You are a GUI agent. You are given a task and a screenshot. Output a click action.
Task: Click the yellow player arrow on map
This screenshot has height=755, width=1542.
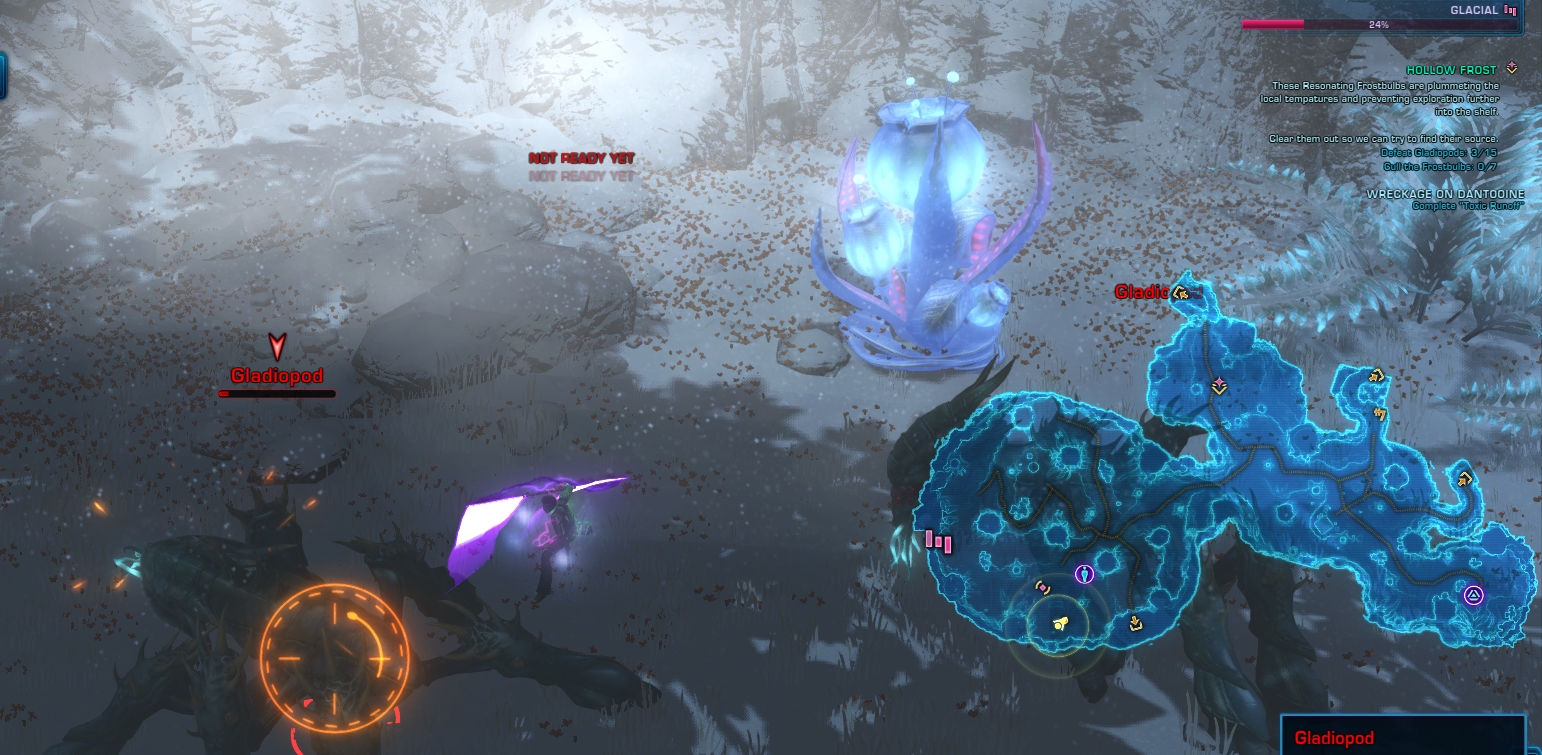click(1061, 623)
